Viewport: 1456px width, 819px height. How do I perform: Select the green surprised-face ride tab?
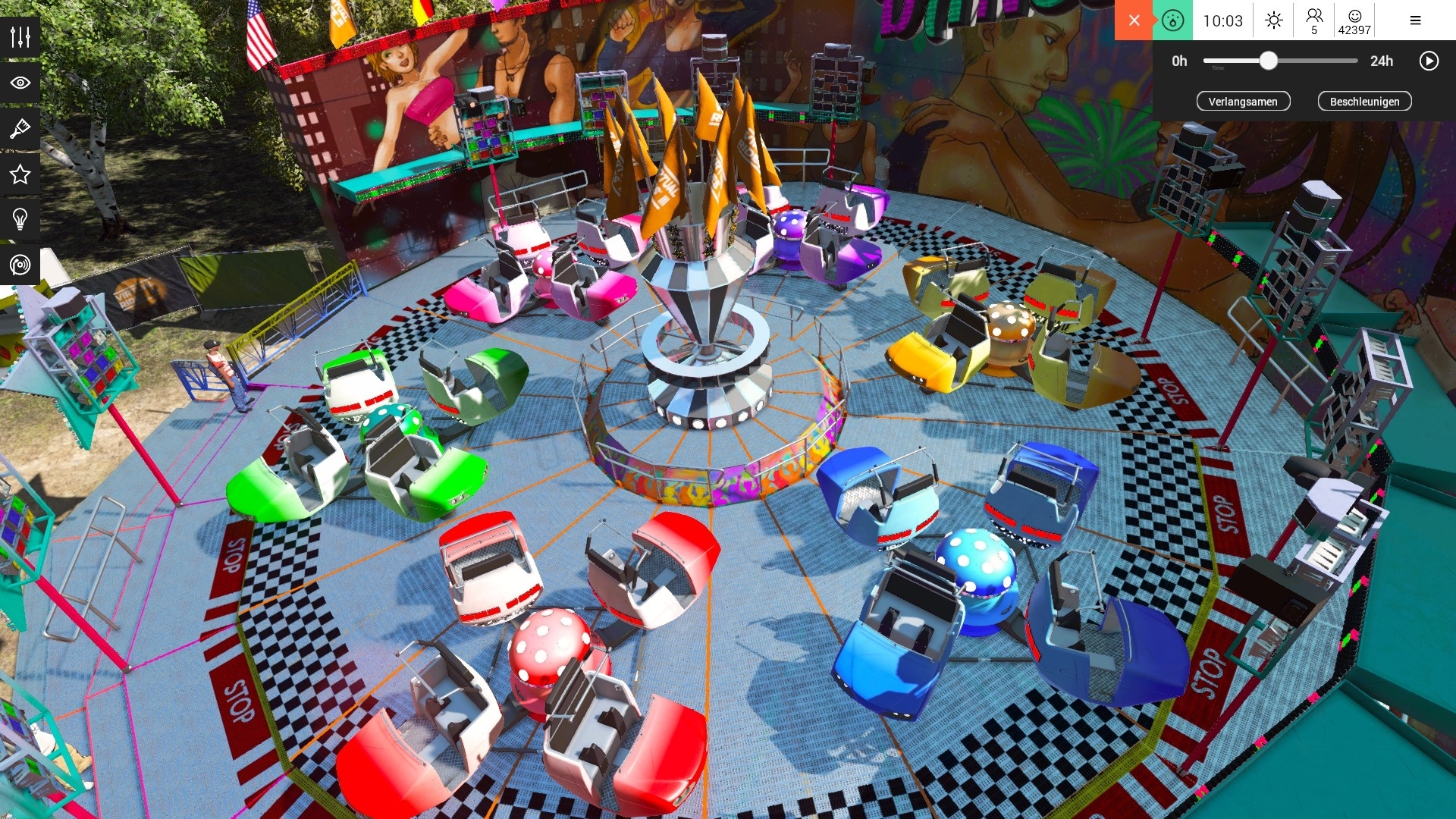[1172, 20]
